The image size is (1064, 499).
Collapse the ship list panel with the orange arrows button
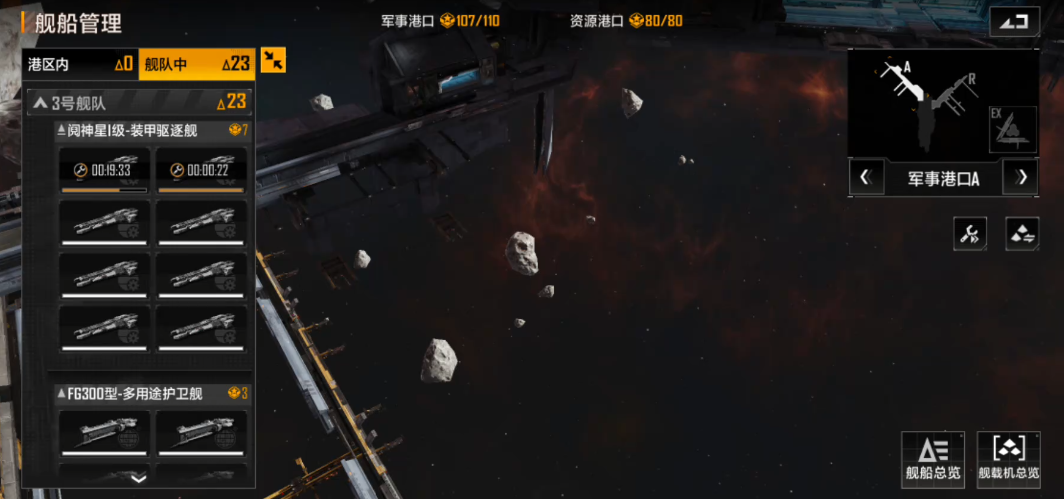point(273,60)
